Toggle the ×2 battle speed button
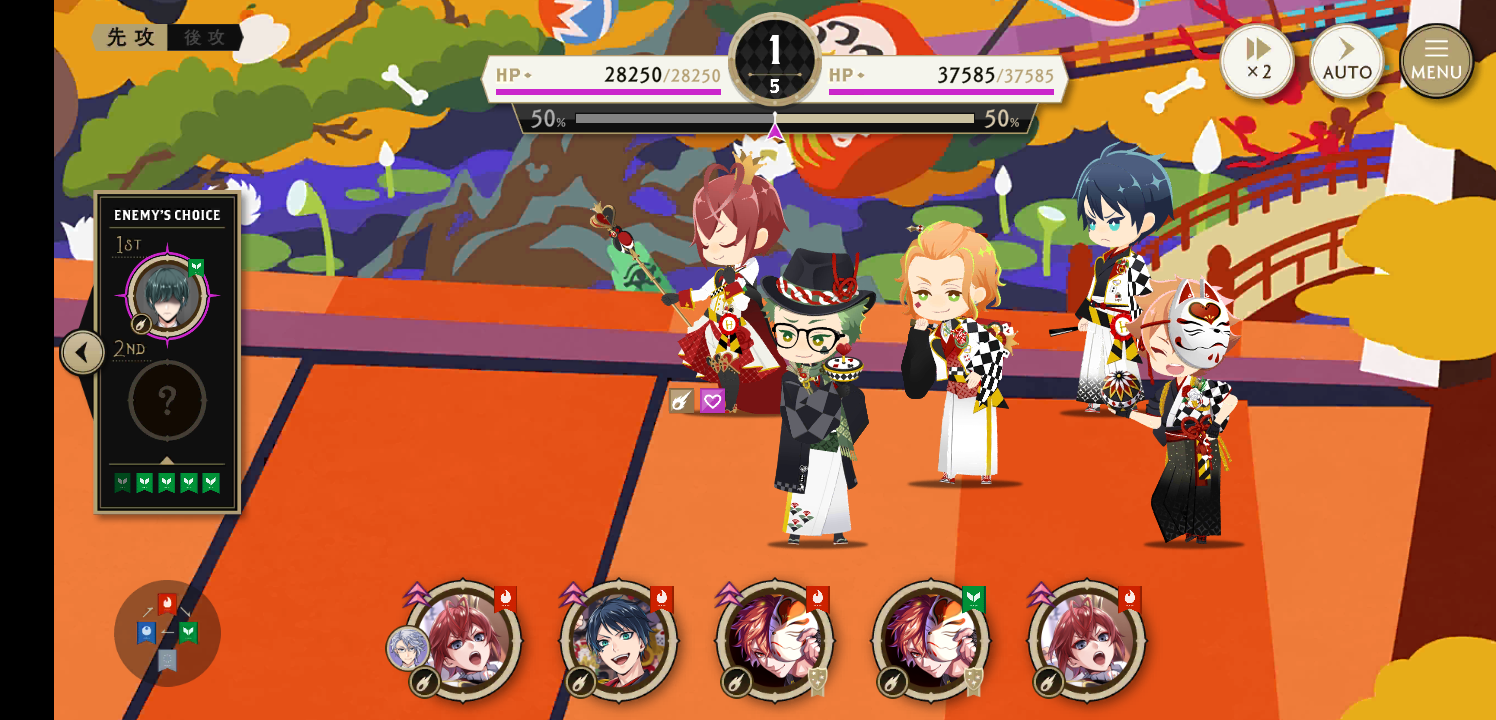The width and height of the screenshot is (1496, 720). coord(1257,61)
